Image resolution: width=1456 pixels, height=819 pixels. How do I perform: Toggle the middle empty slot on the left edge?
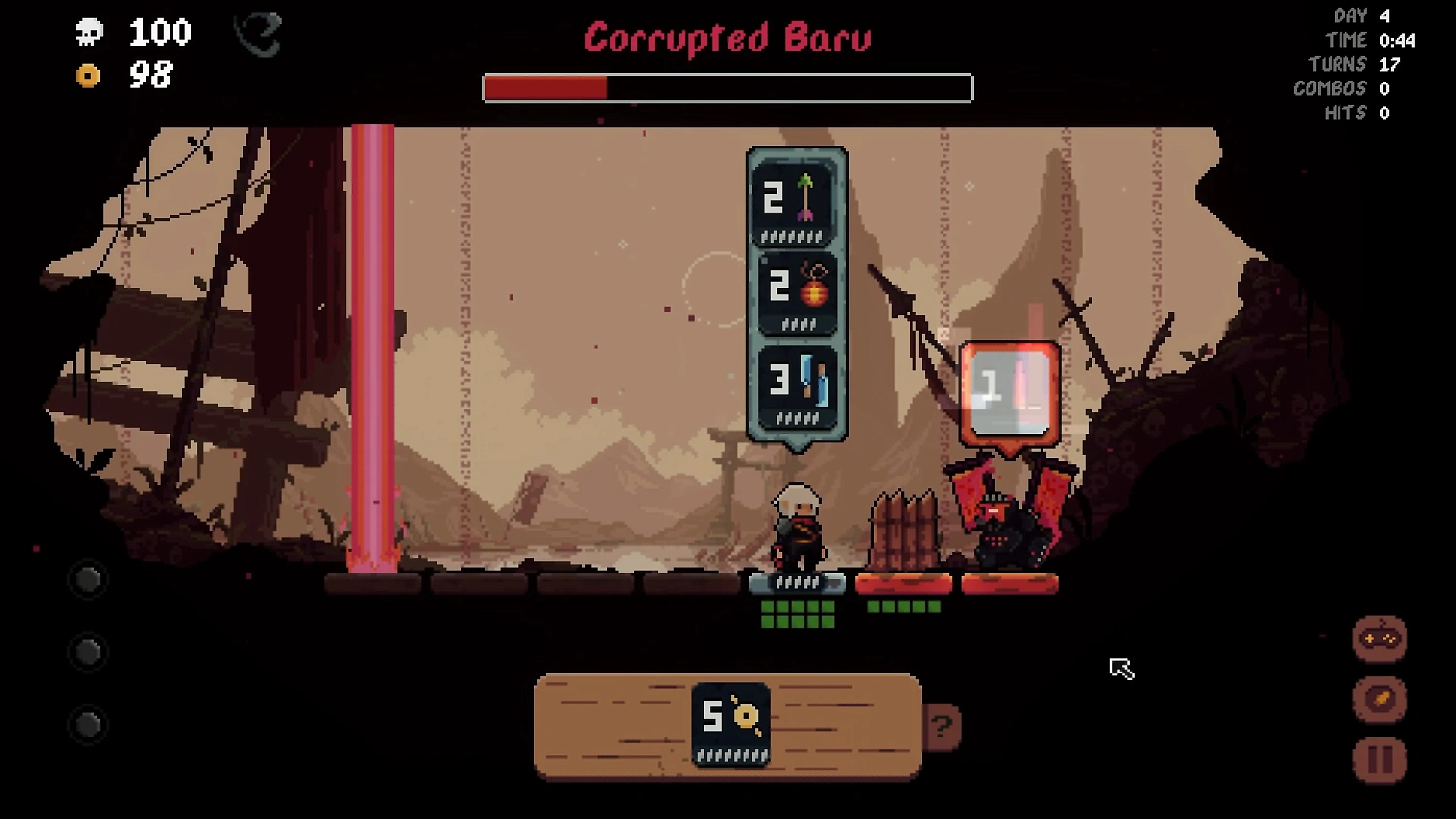[86, 653]
